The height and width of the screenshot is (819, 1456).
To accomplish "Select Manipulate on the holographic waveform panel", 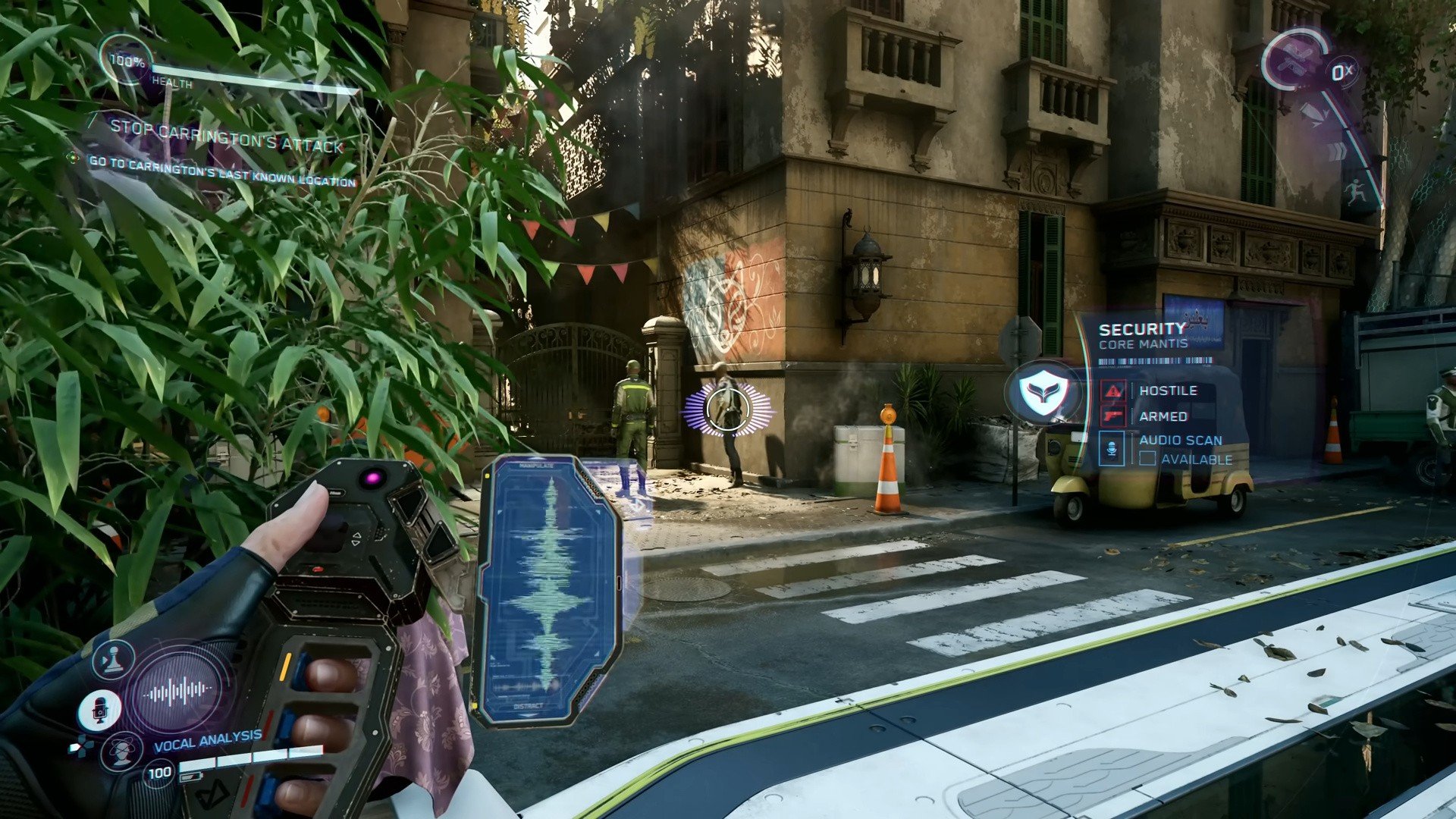I will (536, 466).
